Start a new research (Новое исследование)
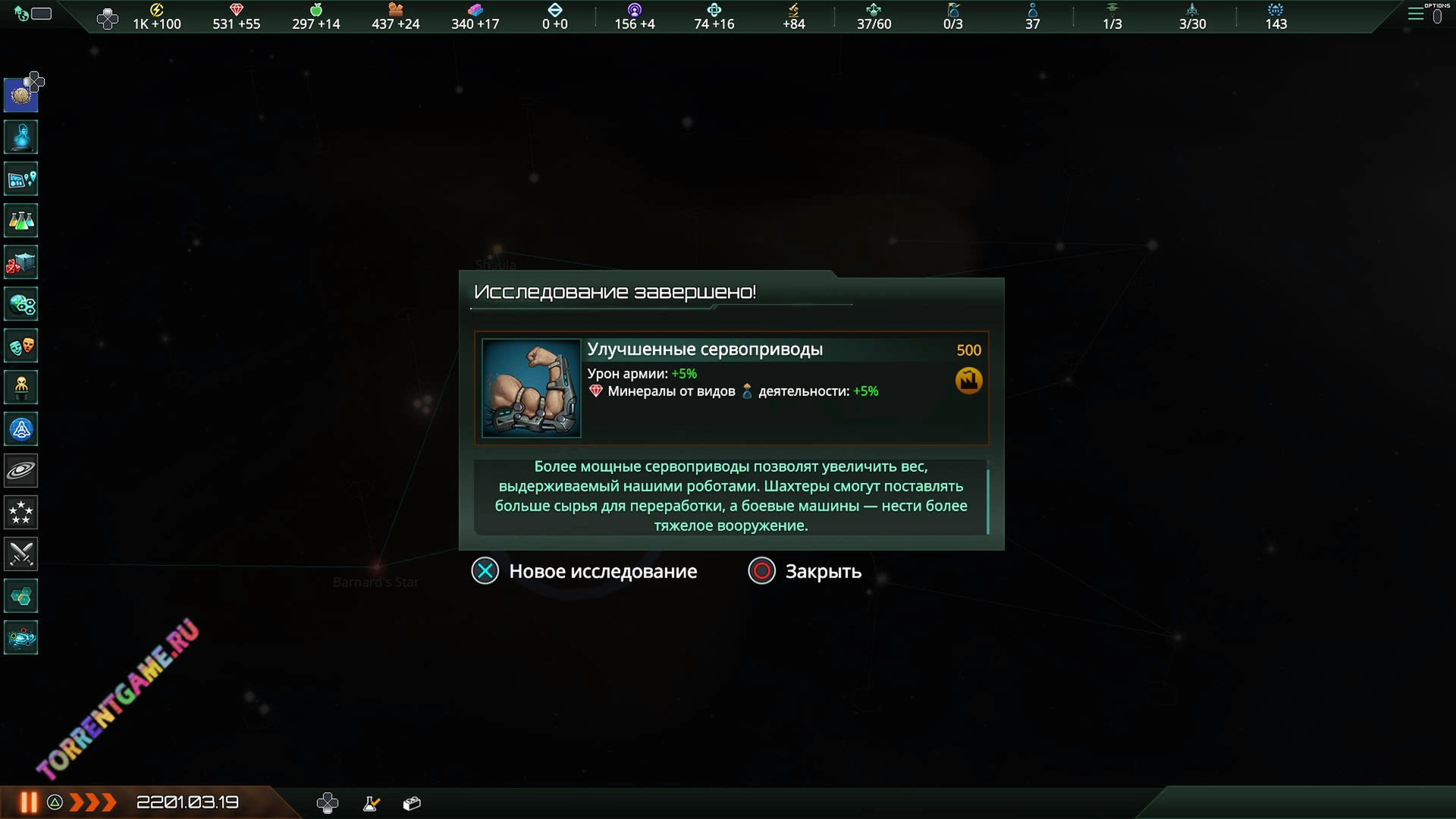 point(585,571)
